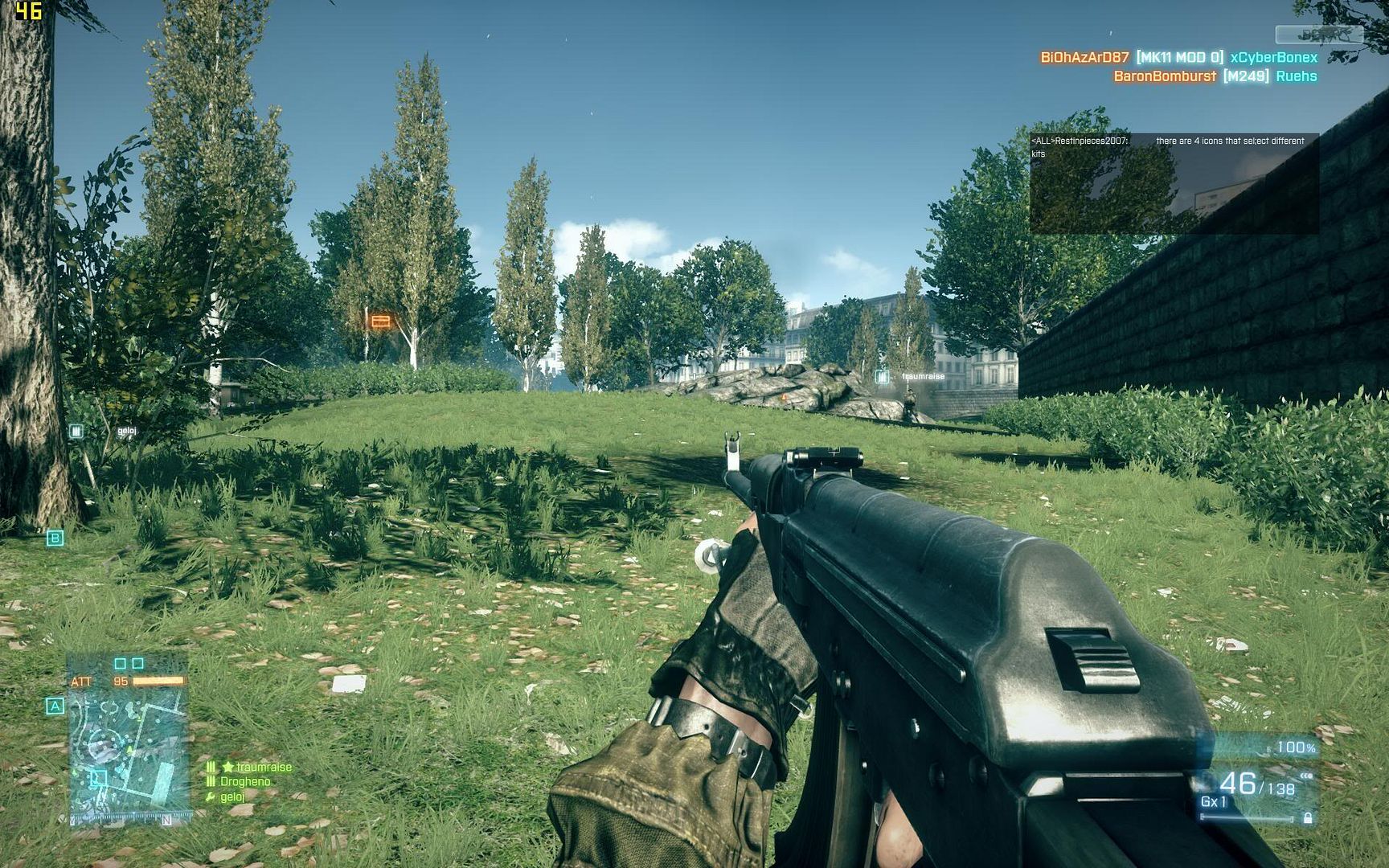
Task: Click the BaronBomburst M249 kill feed entry
Action: (1215, 76)
